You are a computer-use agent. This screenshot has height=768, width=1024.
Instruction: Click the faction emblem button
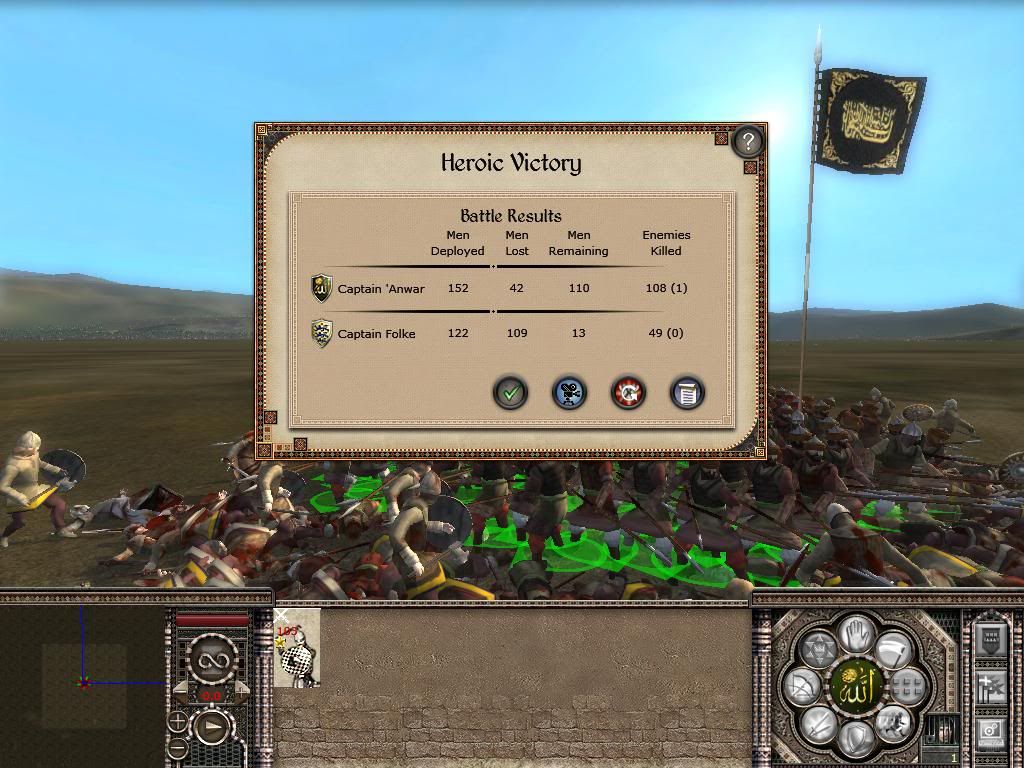tap(855, 686)
